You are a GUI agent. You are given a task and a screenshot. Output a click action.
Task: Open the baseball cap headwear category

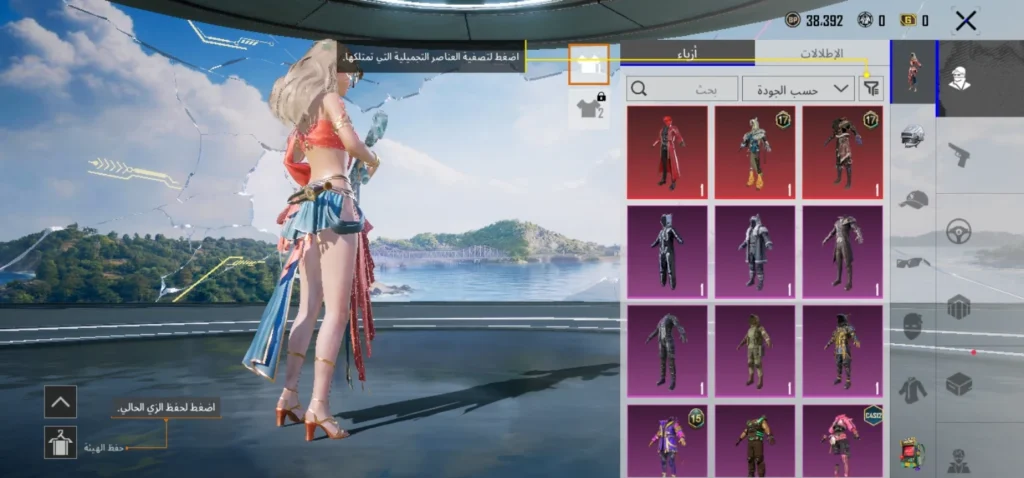pos(912,199)
